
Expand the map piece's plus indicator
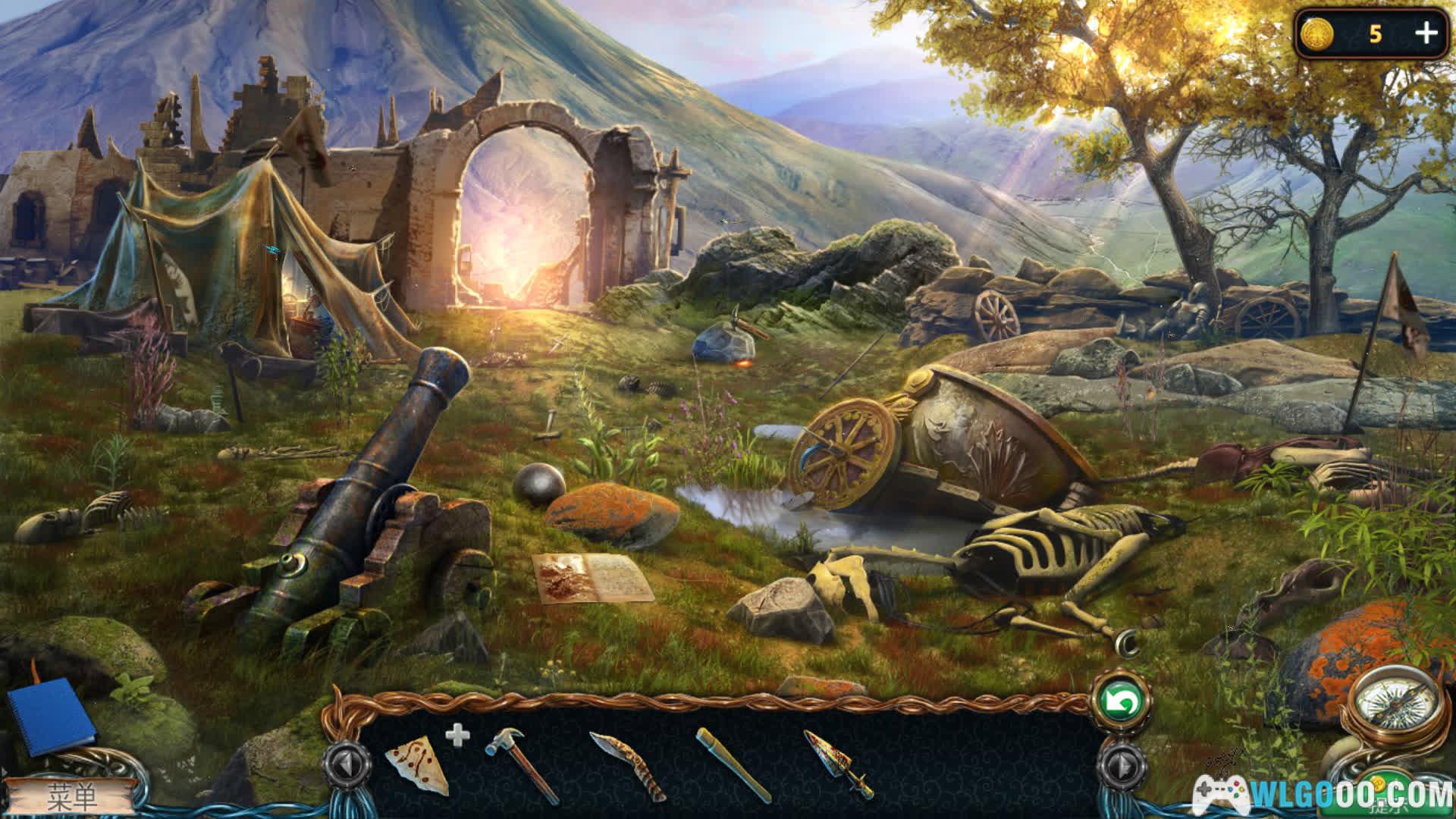457,734
